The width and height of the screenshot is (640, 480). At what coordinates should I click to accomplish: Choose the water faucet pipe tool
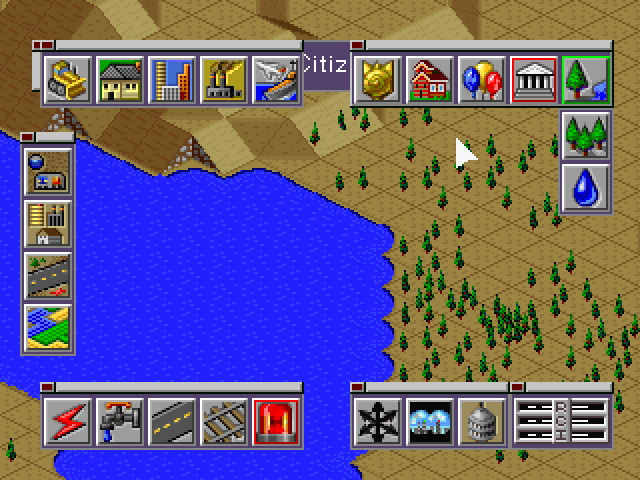120,422
